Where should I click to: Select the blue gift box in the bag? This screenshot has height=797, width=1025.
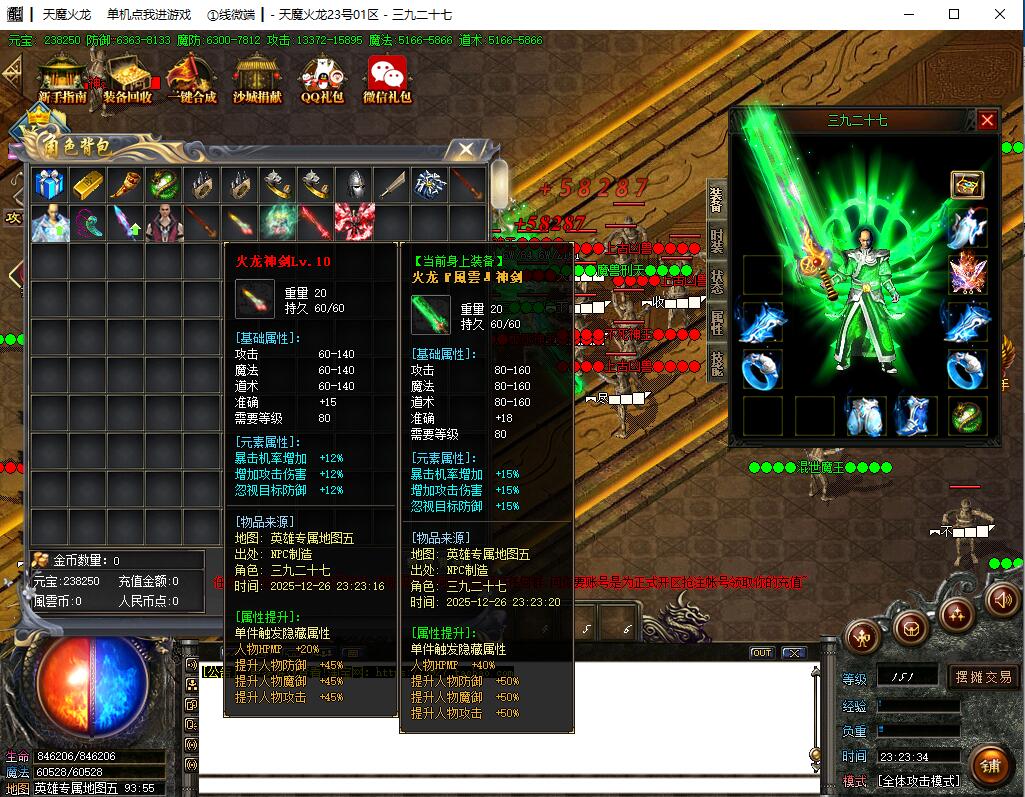click(x=49, y=185)
